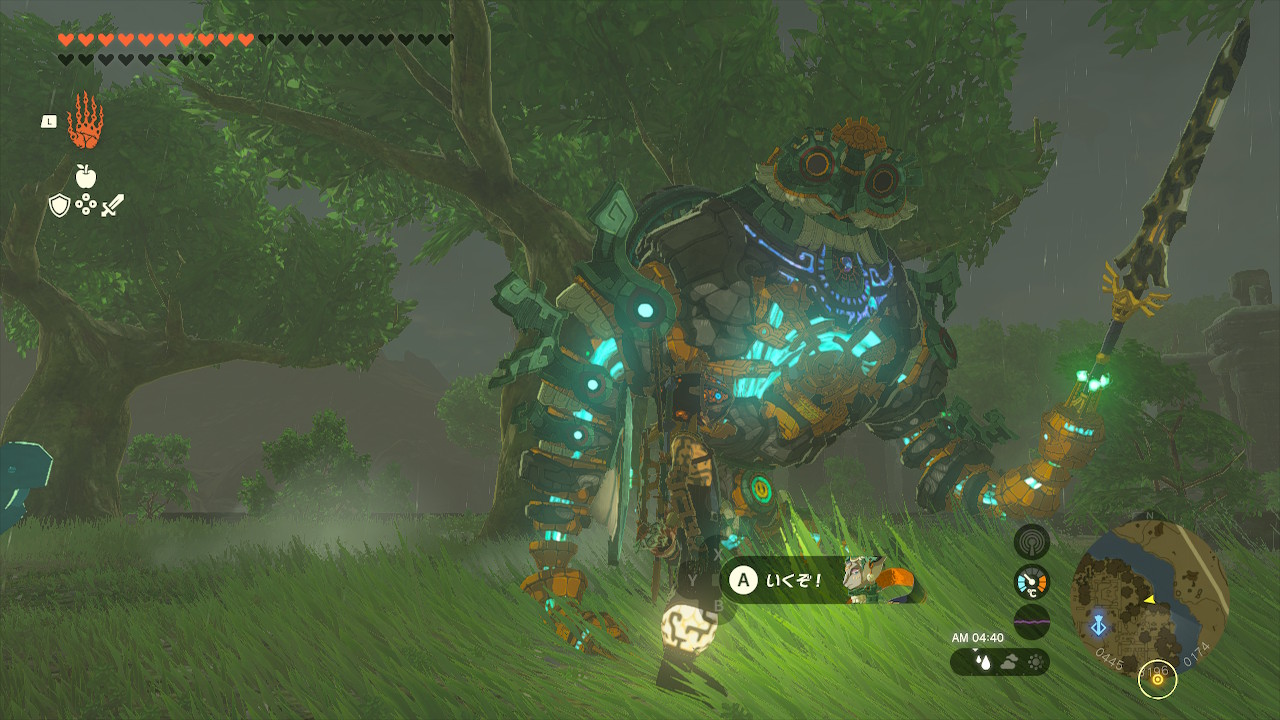Check the temperature gauge icon
Image resolution: width=1280 pixels, height=720 pixels.
1031,582
